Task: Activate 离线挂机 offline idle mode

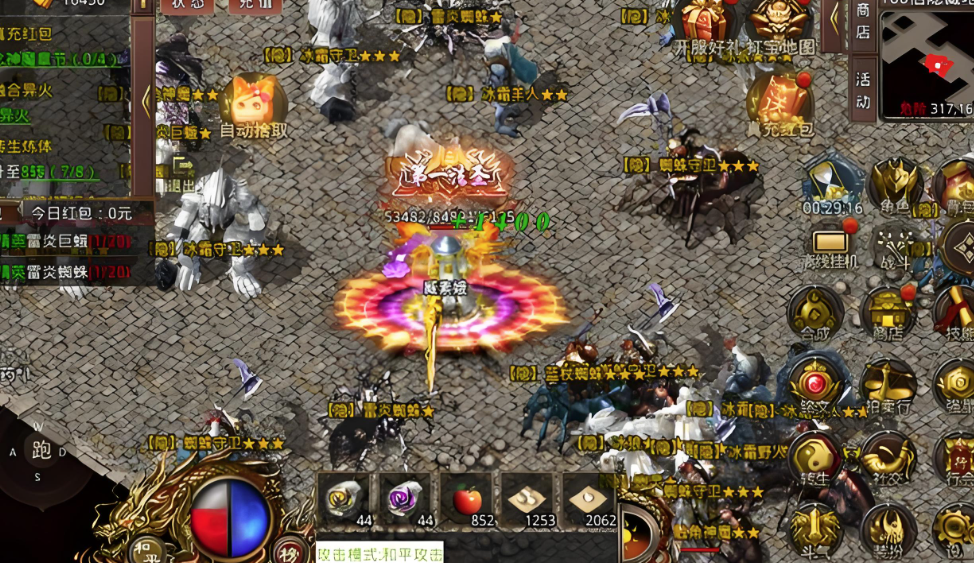Action: coord(831,246)
